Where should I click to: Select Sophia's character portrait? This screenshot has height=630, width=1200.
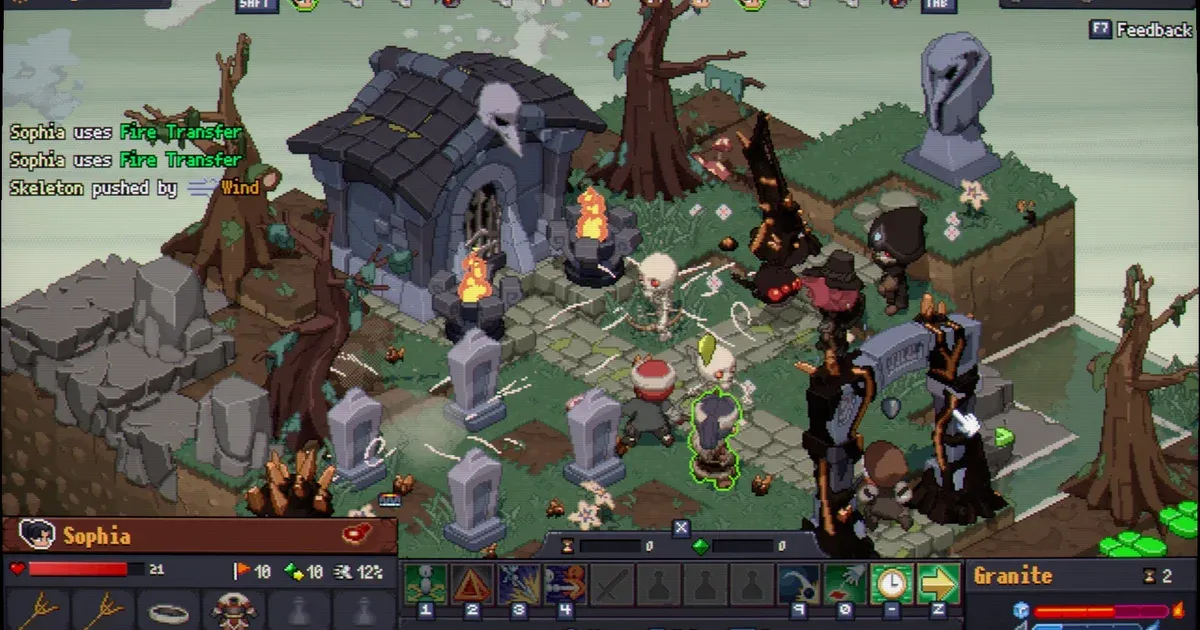coord(36,535)
